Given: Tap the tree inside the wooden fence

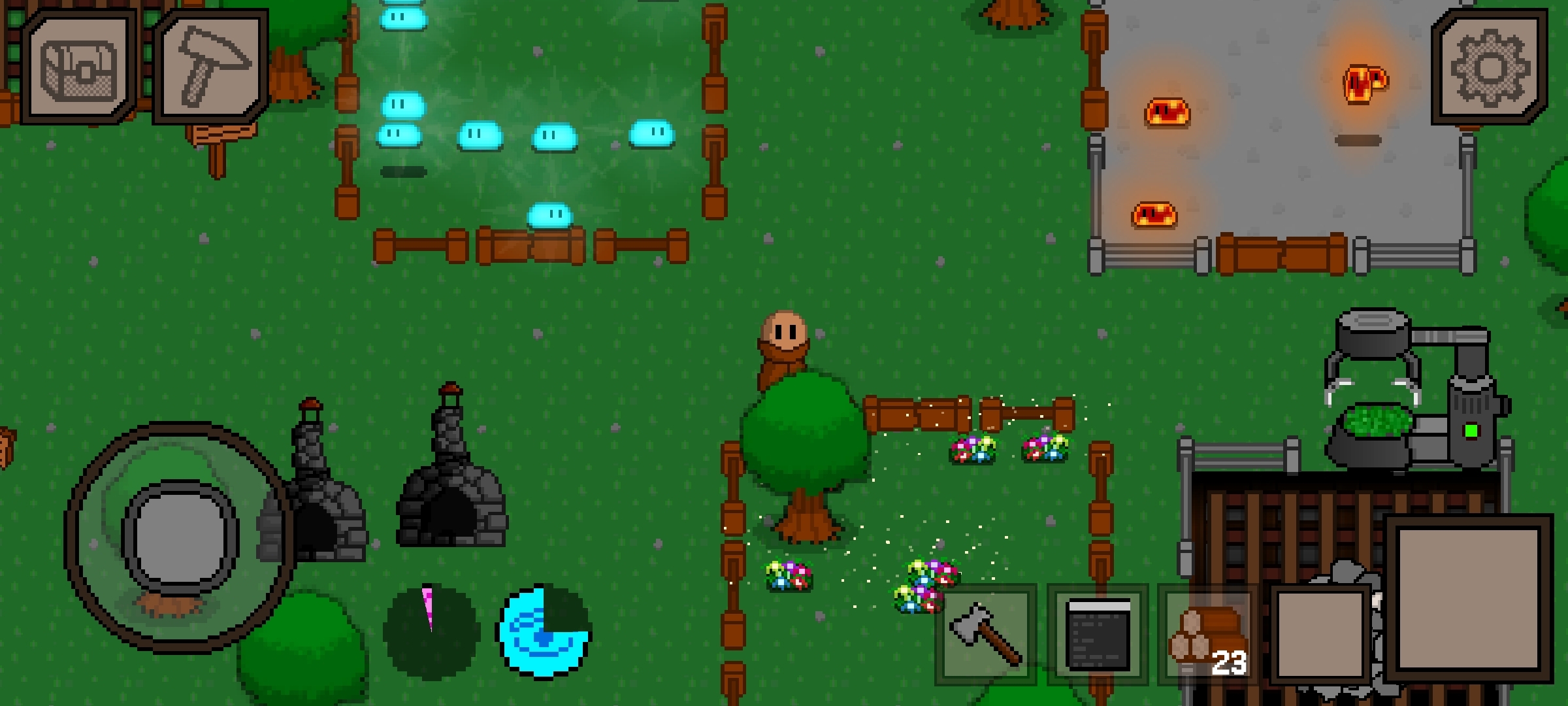Looking at the screenshot, I should pos(805,445).
